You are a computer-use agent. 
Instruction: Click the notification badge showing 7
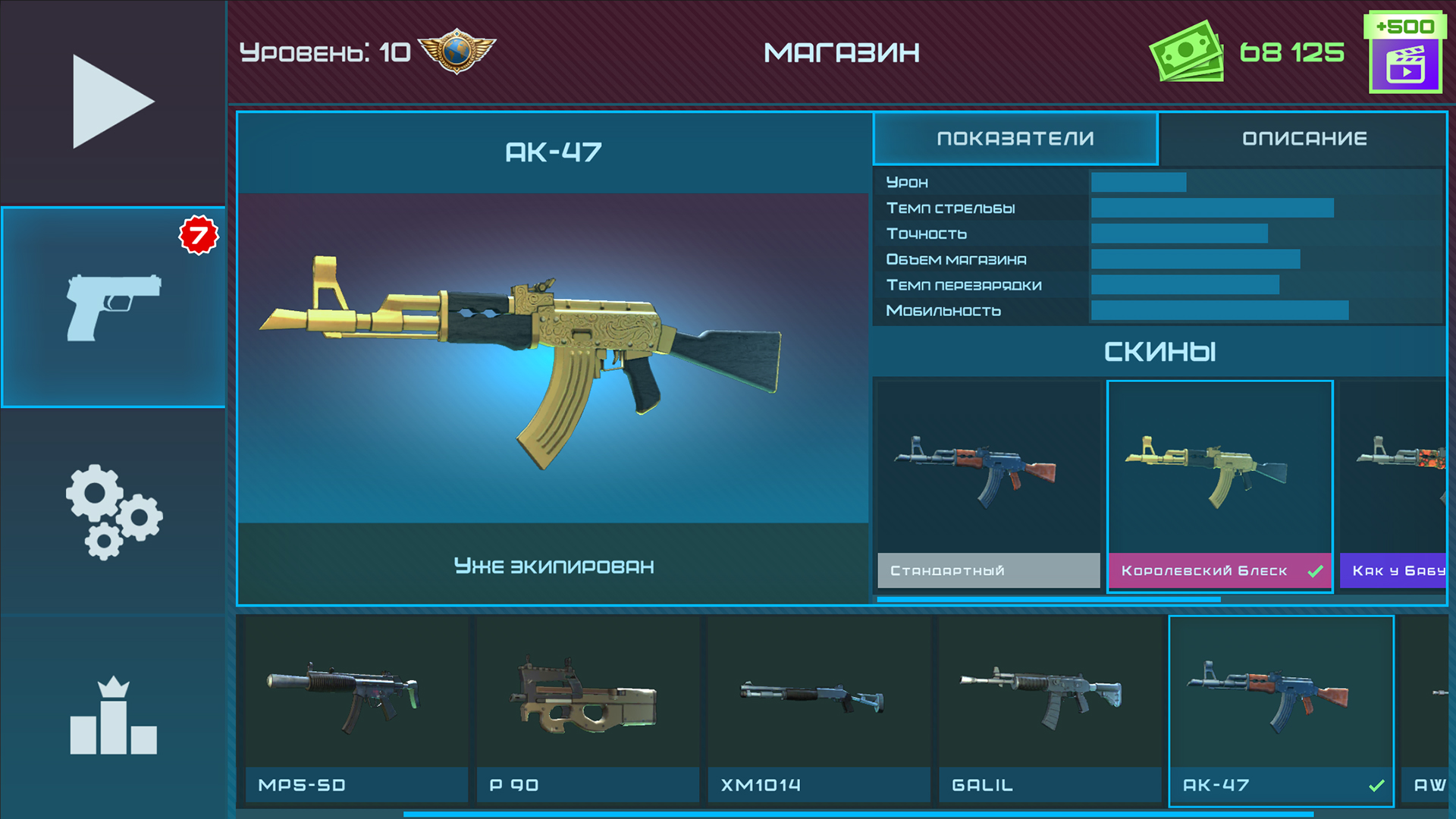(x=200, y=235)
